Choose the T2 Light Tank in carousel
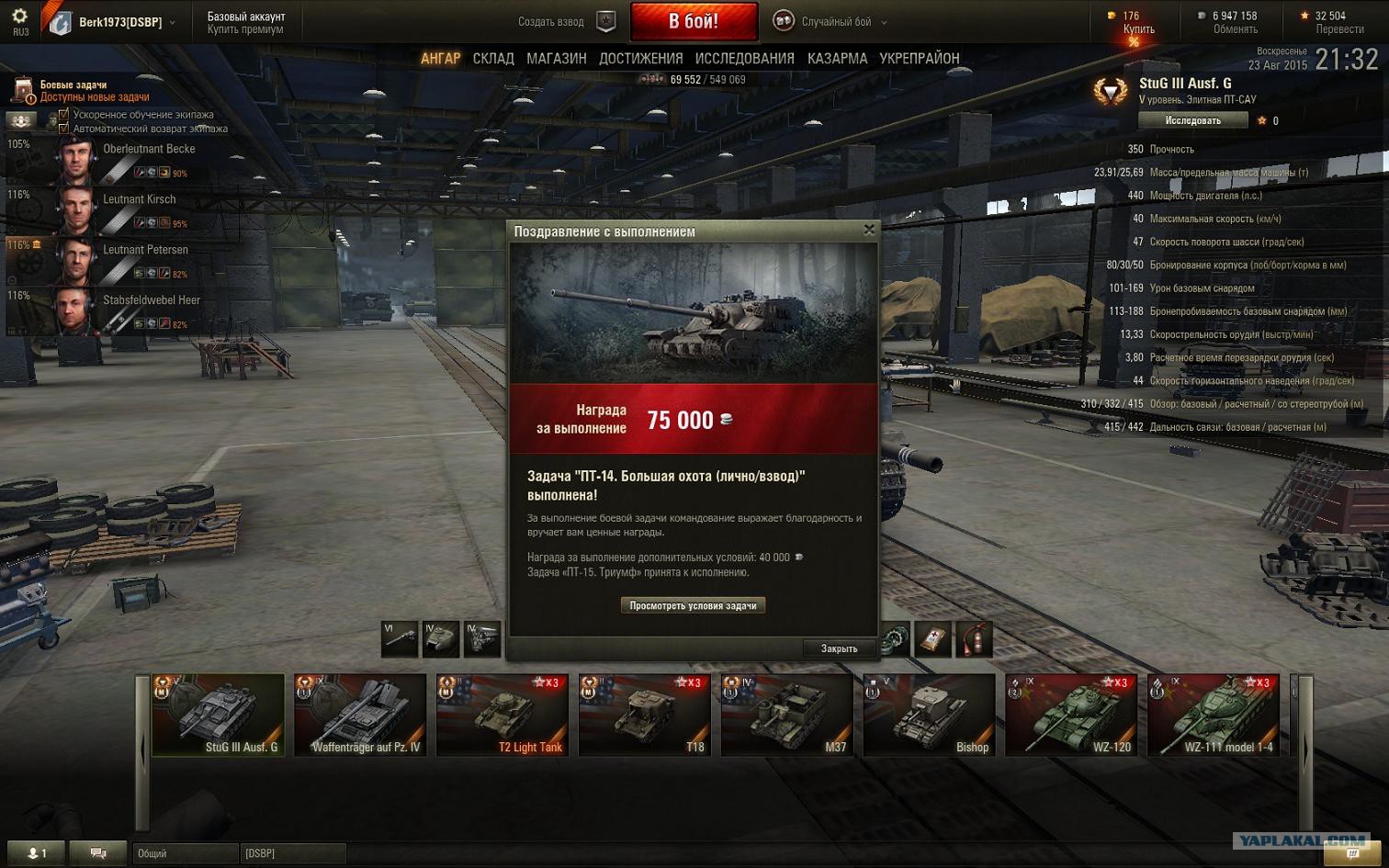1389x868 pixels. [503, 715]
